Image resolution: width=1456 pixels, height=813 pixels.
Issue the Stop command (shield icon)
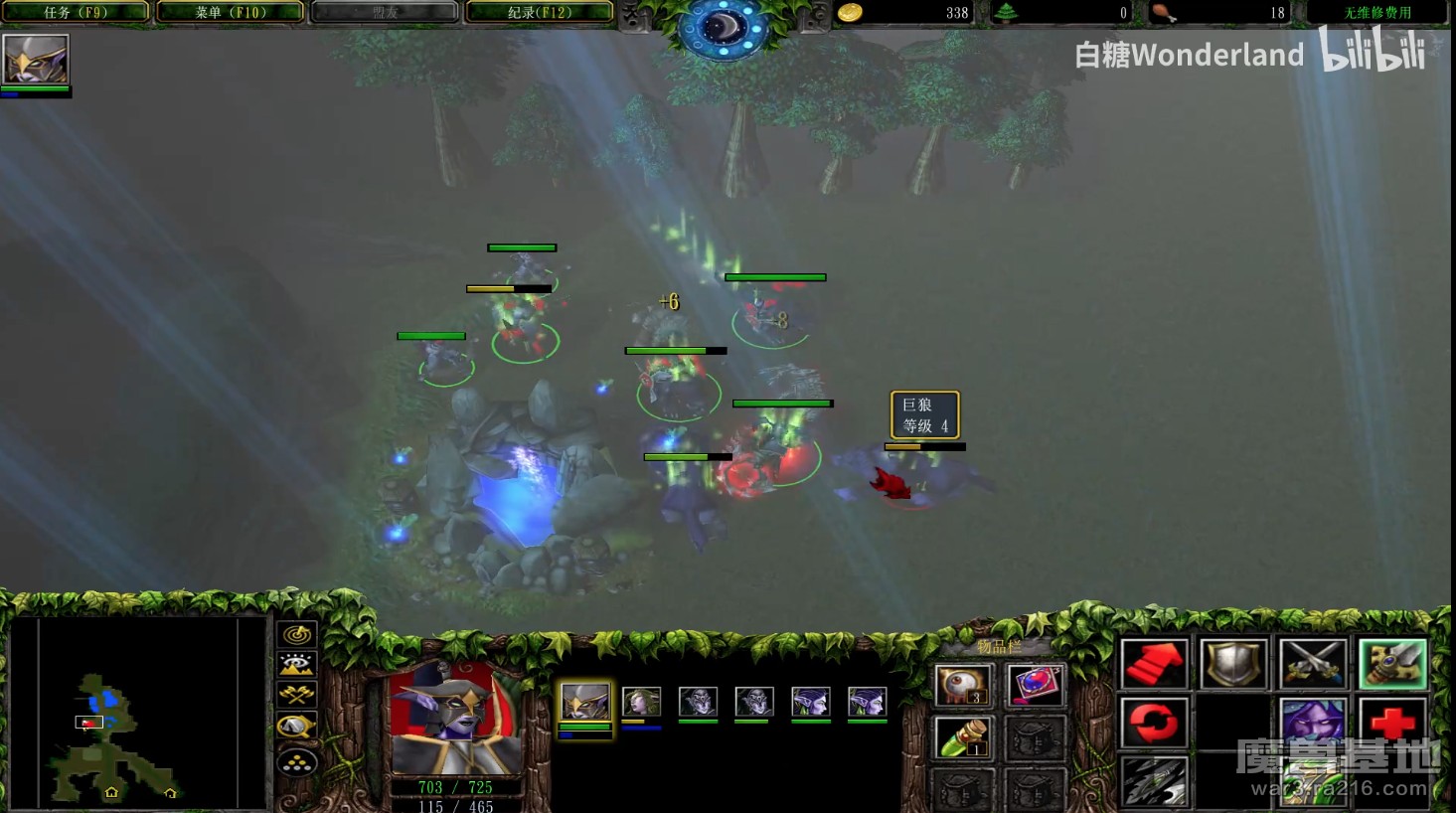tap(1232, 664)
